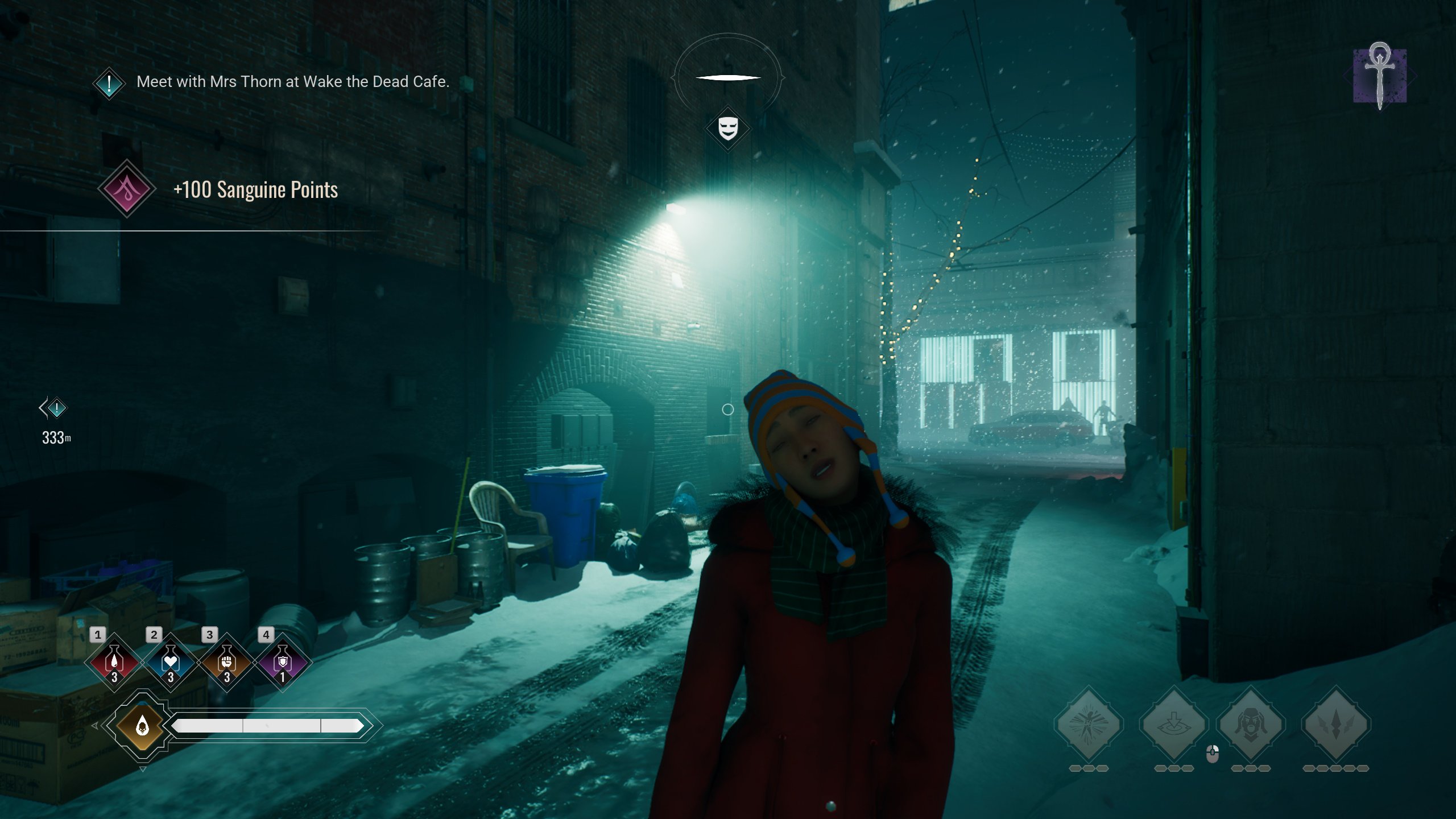This screenshot has width=1456, height=819.
Task: Select the 333m objective waypoint marker
Action: click(x=56, y=408)
